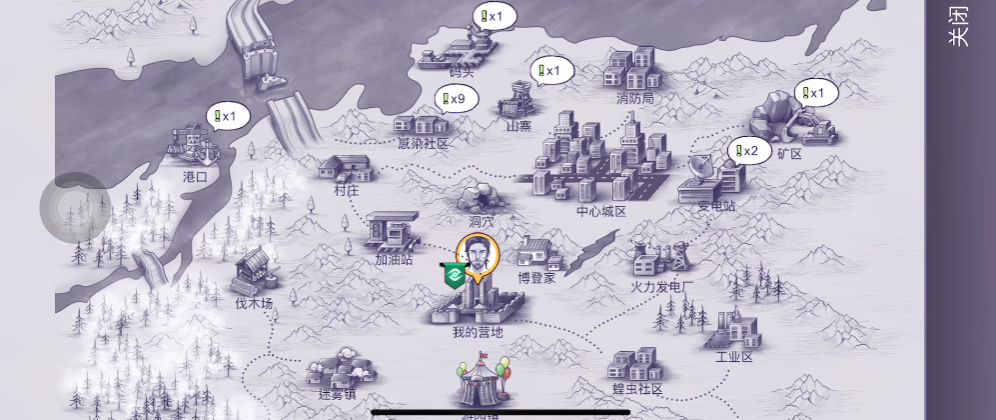Travel to 港口 harbor location
This screenshot has width=996, height=420.
coord(196,150)
